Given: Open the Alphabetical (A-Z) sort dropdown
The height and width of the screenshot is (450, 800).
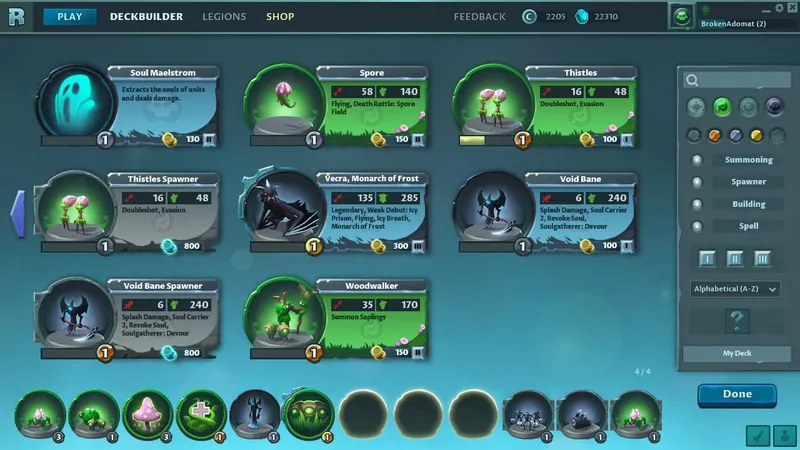Looking at the screenshot, I should coord(736,289).
